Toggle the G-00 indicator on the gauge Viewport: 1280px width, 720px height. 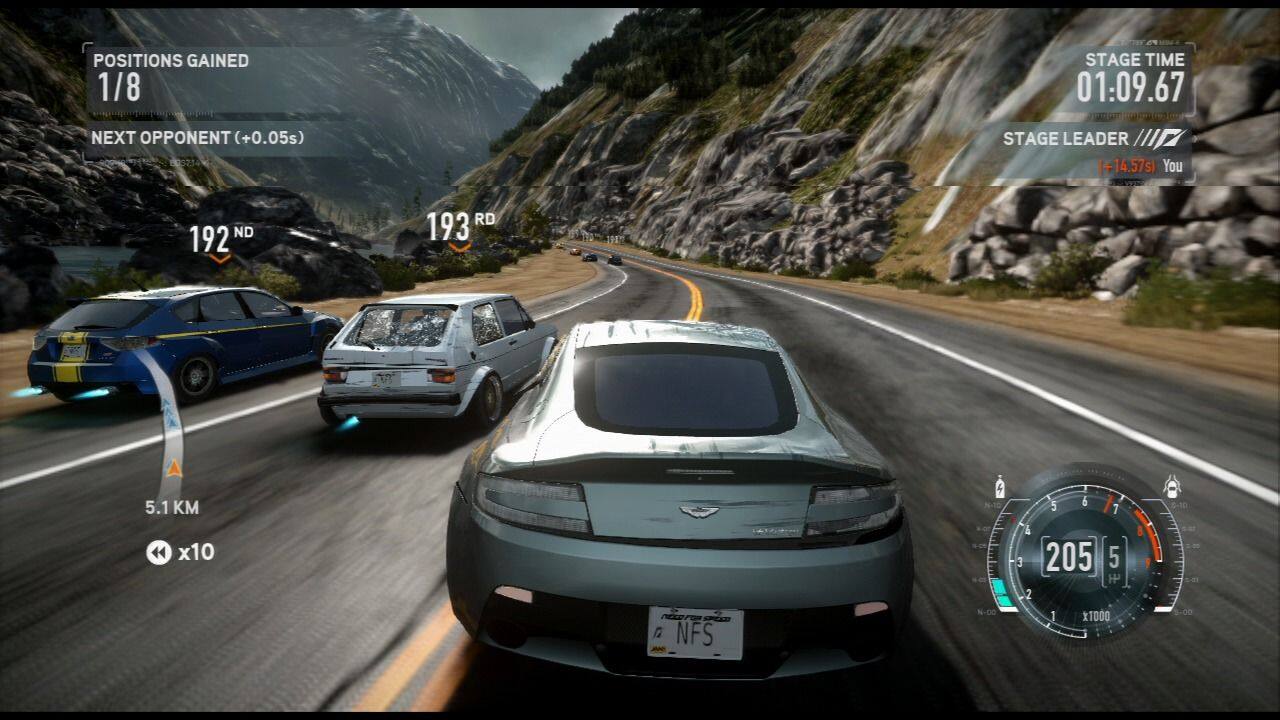pyautogui.click(x=1182, y=611)
